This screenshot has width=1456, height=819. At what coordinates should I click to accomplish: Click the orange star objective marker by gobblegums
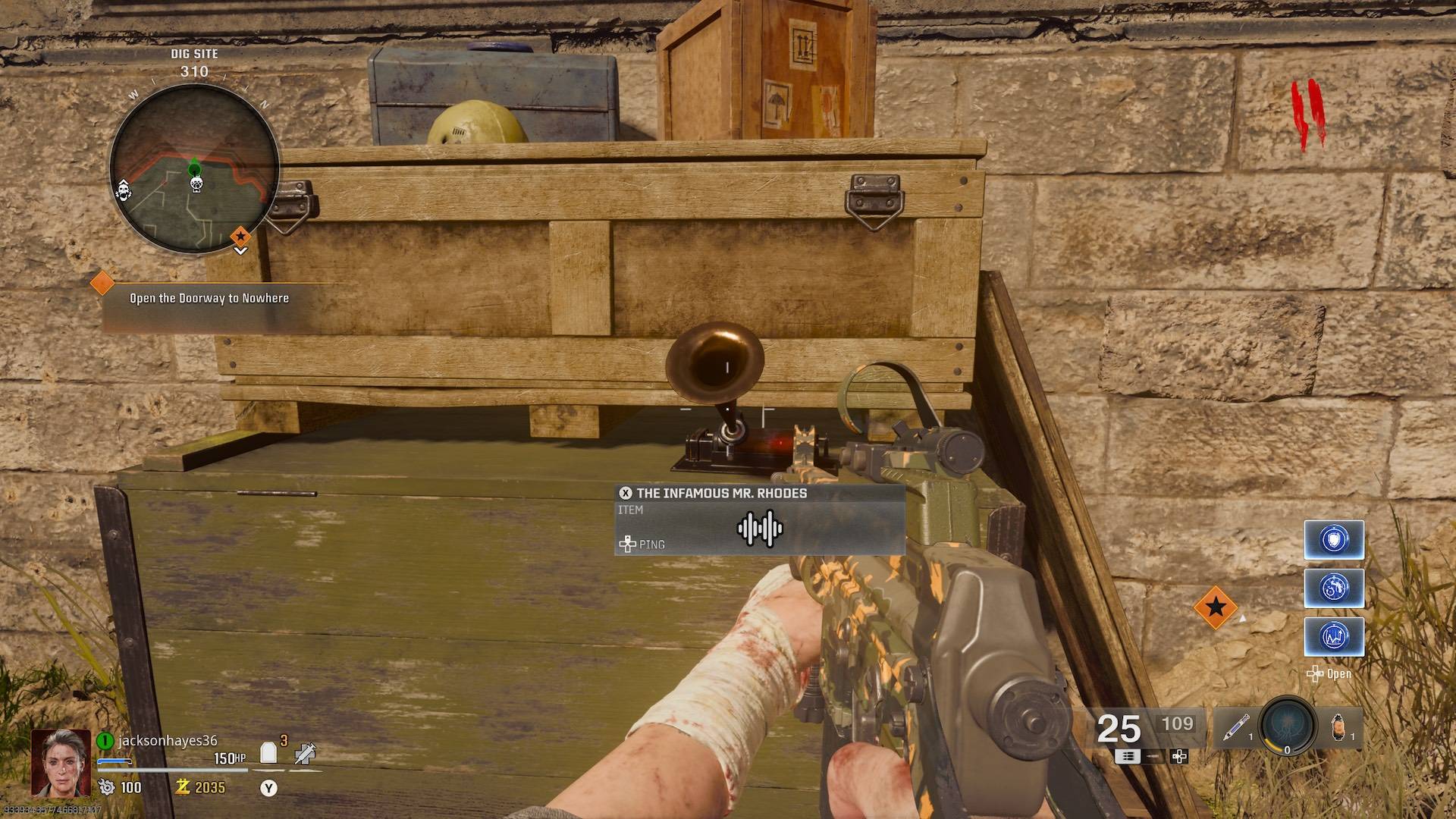pos(1216,607)
